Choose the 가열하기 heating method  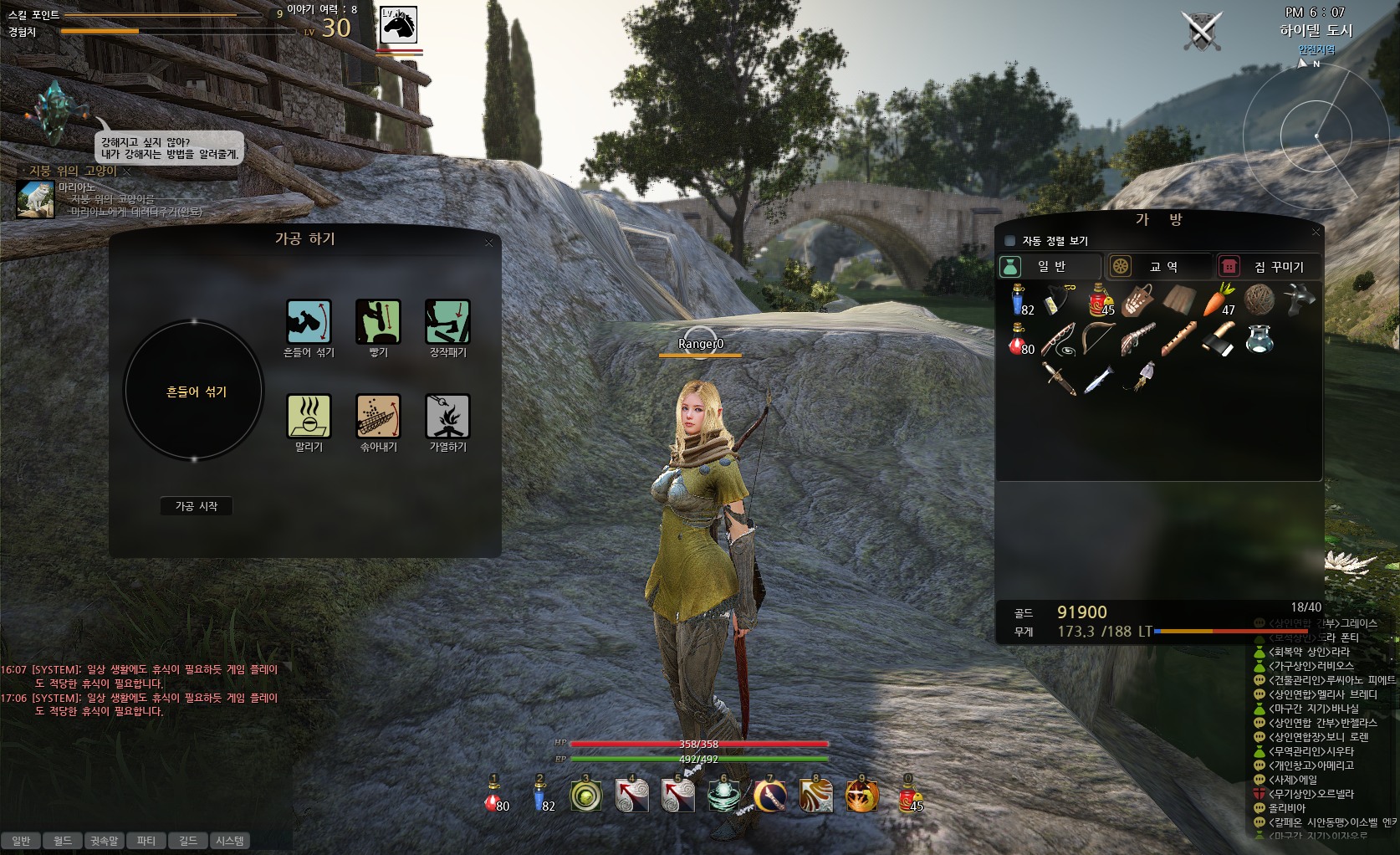click(x=447, y=417)
